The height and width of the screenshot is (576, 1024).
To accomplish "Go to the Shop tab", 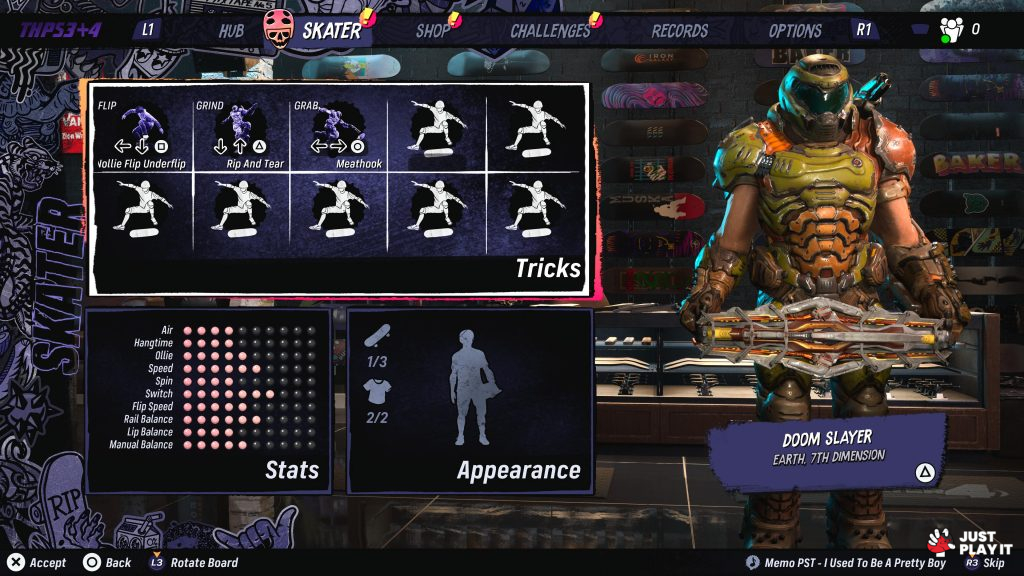I will [x=432, y=30].
